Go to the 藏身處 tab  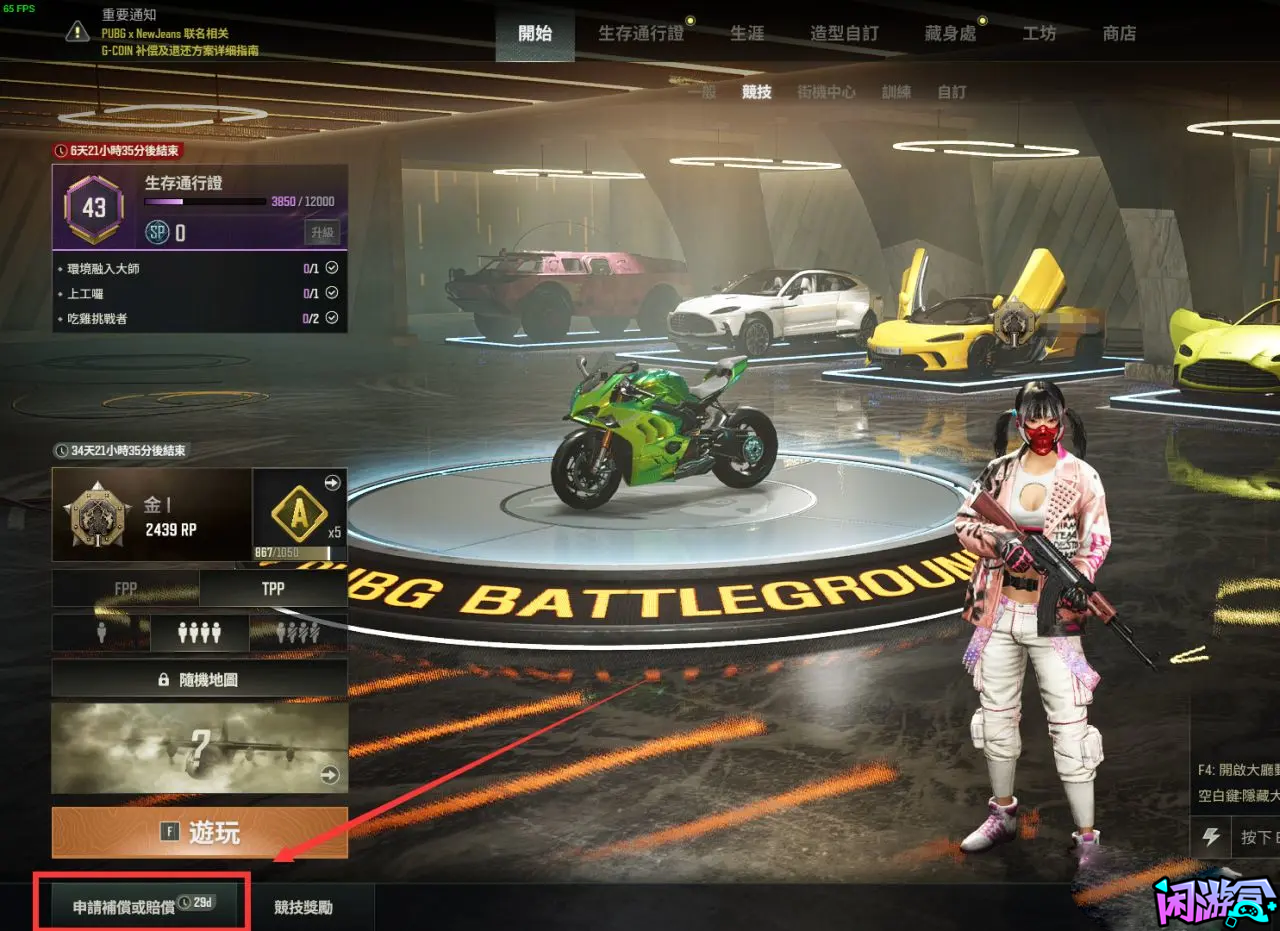click(x=950, y=33)
